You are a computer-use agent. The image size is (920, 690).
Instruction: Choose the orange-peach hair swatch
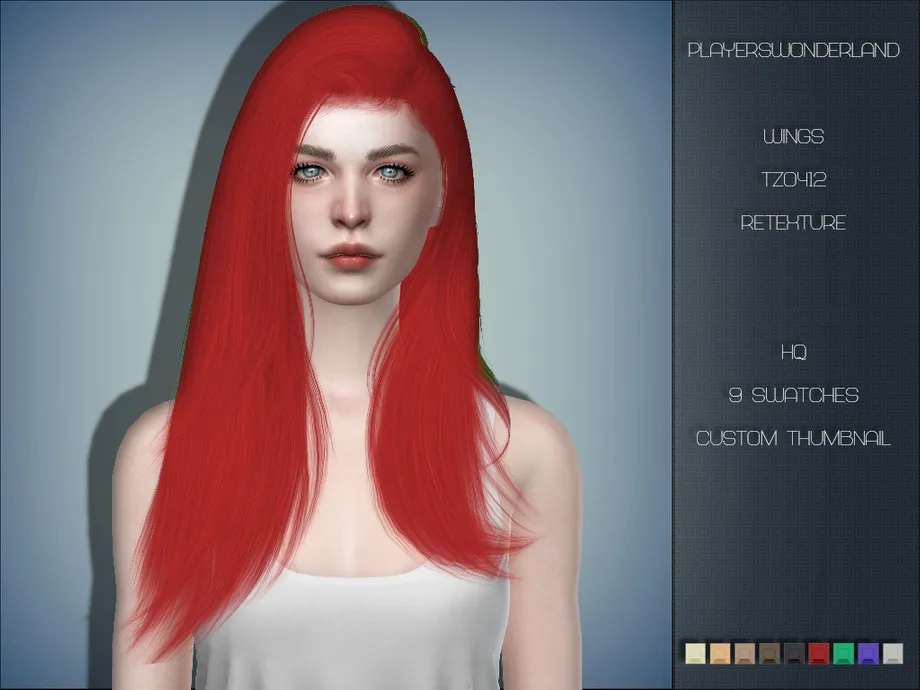point(720,654)
